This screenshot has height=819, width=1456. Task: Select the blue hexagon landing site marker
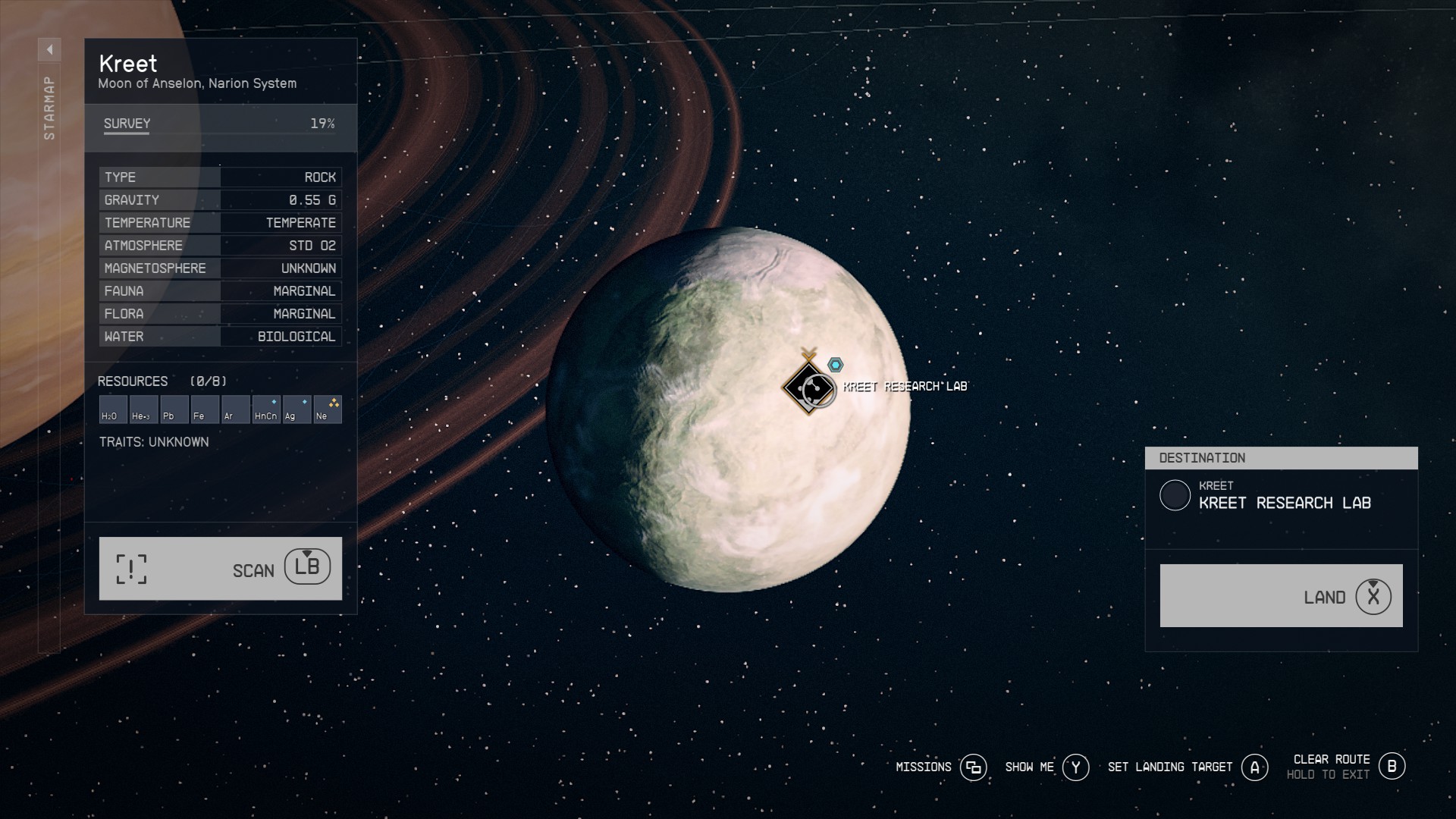point(835,363)
